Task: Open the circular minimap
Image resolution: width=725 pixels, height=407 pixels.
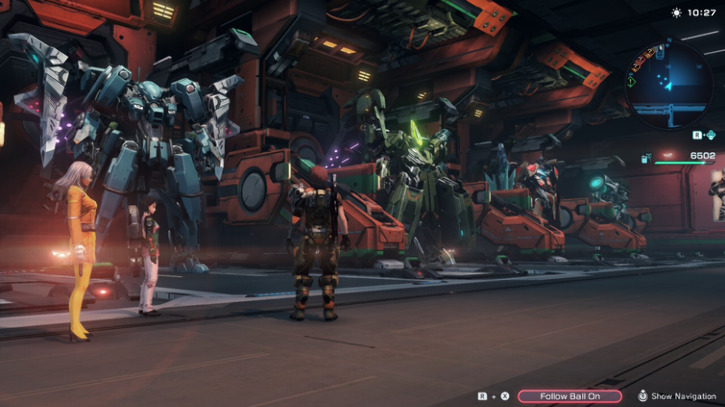Action: coord(668,82)
